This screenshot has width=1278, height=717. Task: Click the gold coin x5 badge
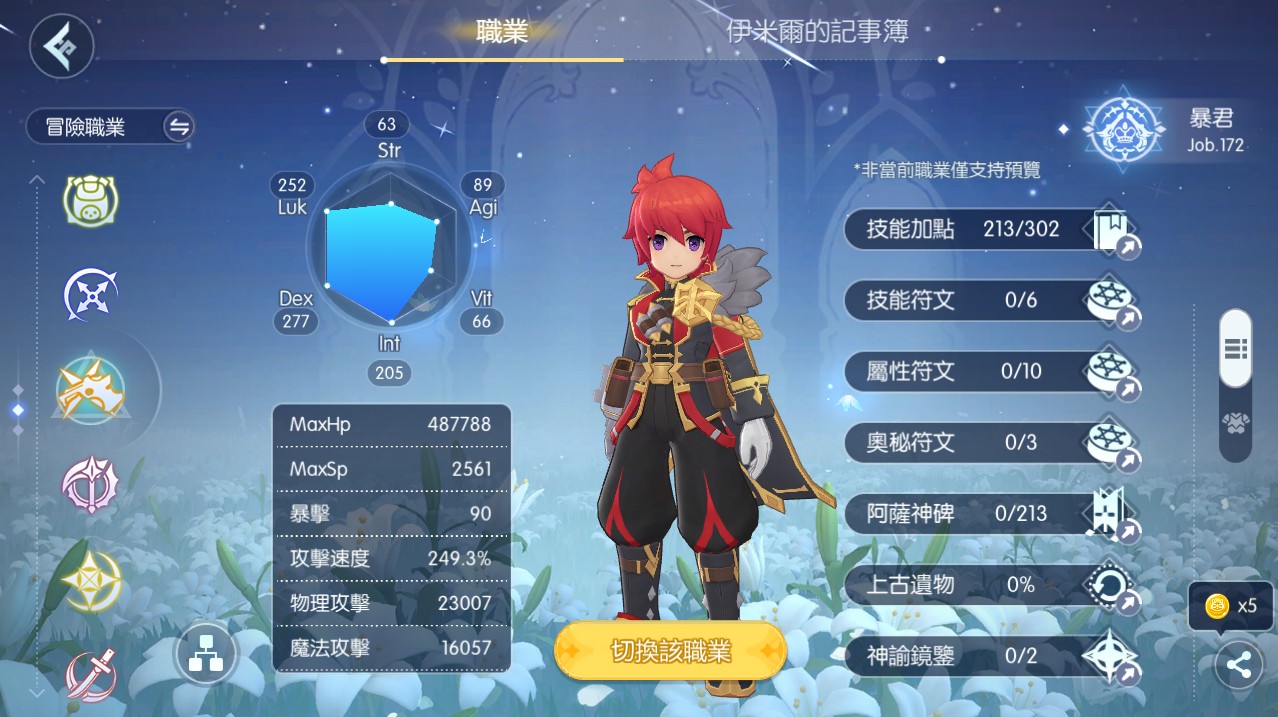(1231, 605)
